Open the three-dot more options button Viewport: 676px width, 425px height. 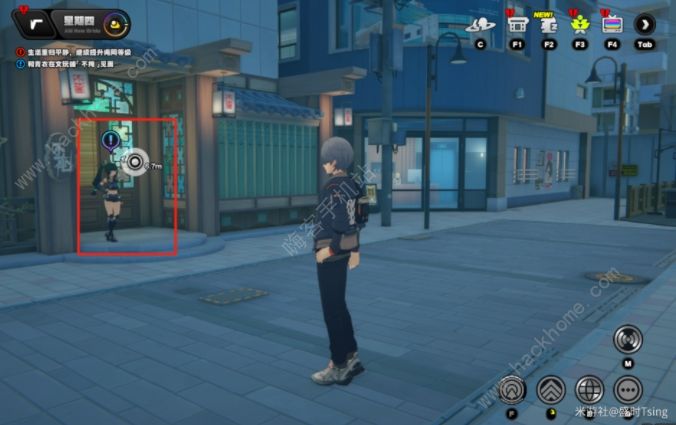coord(628,389)
